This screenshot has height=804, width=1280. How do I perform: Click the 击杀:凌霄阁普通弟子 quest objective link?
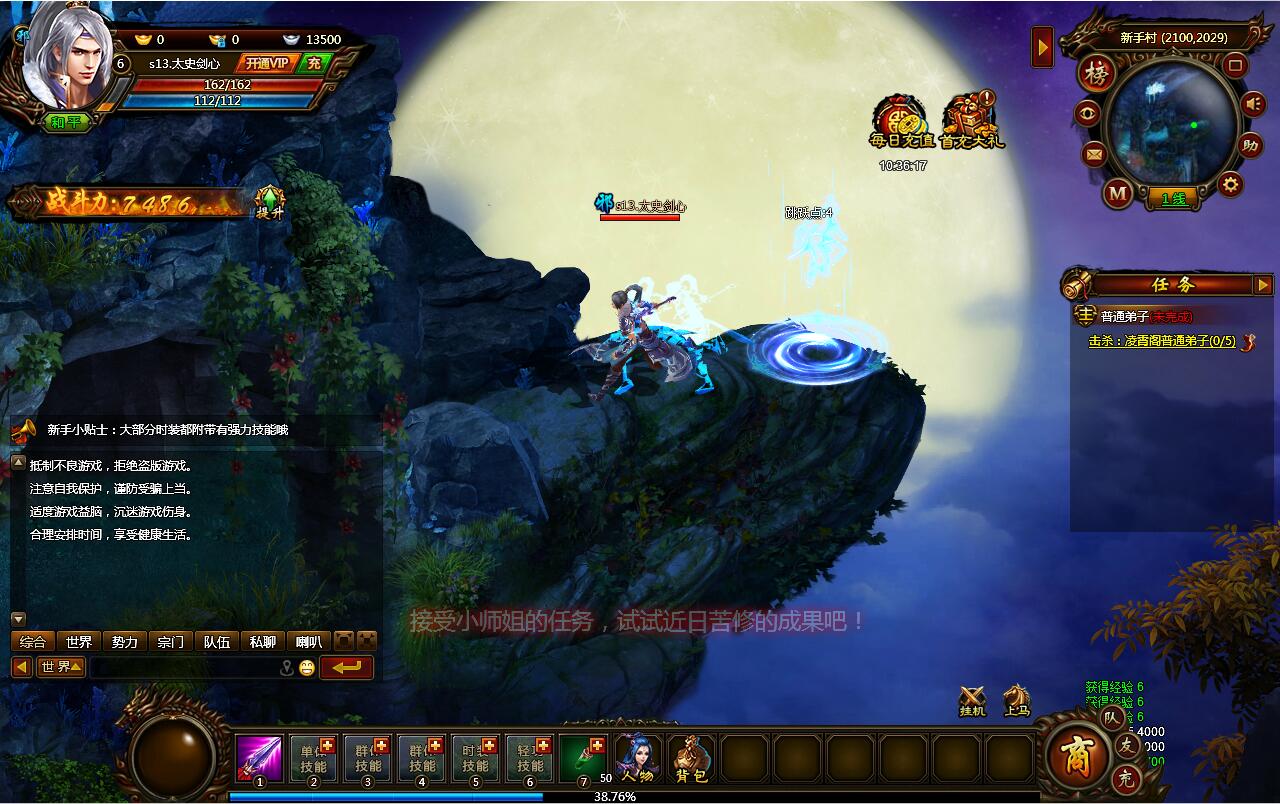[1162, 341]
